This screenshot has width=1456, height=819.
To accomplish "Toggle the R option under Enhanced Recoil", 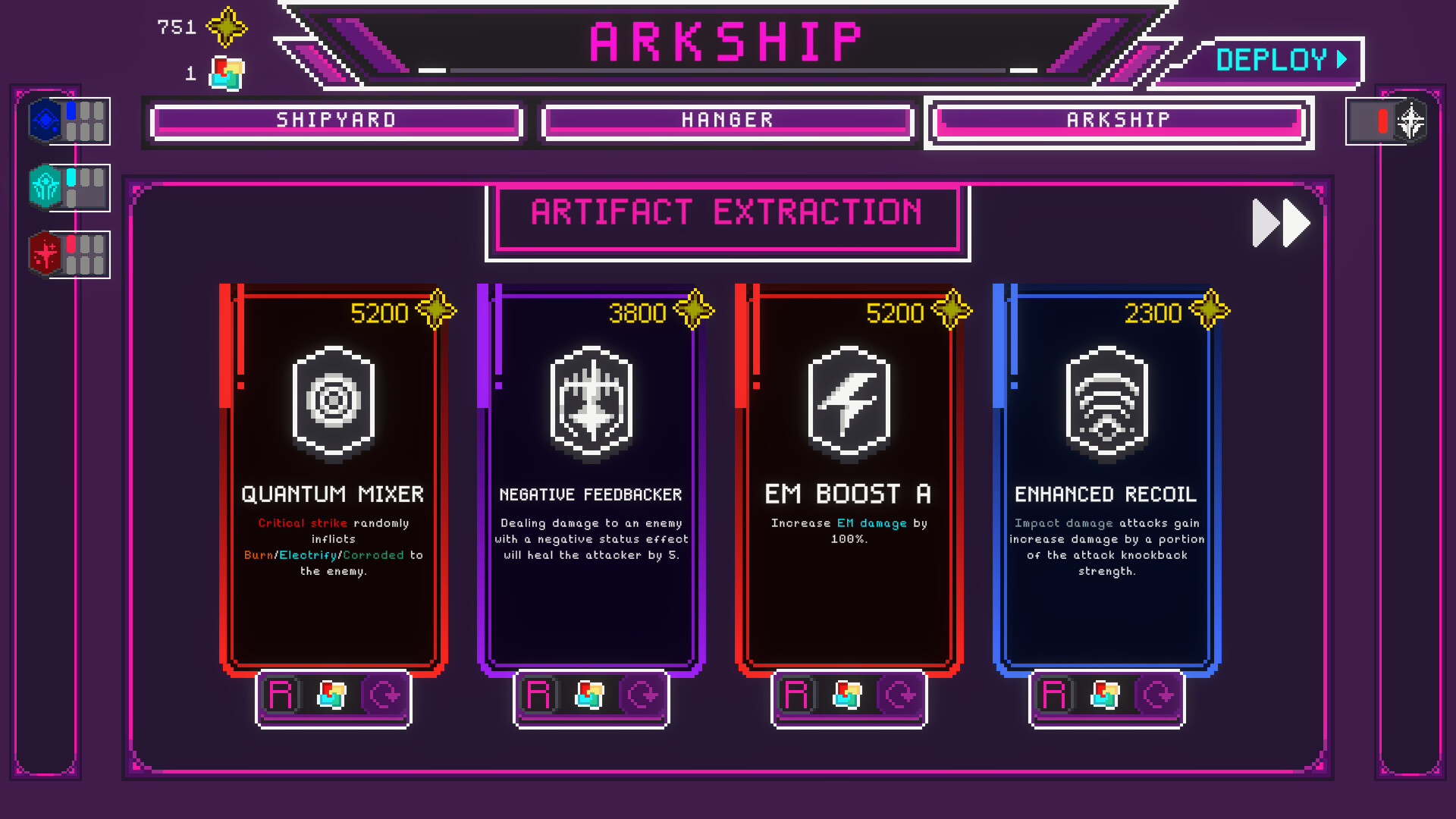I will click(1053, 695).
